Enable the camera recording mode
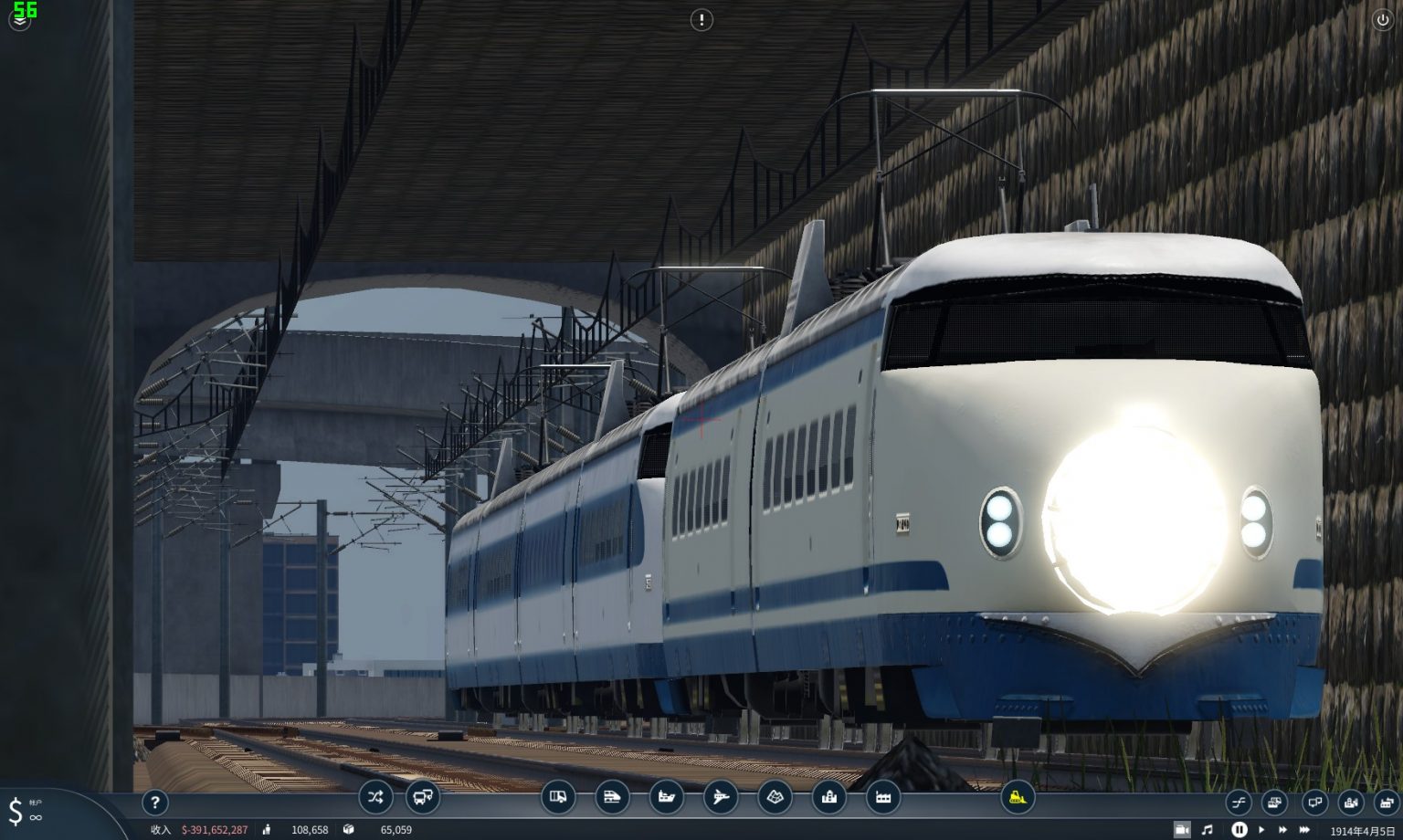The image size is (1403, 840). 1181,829
